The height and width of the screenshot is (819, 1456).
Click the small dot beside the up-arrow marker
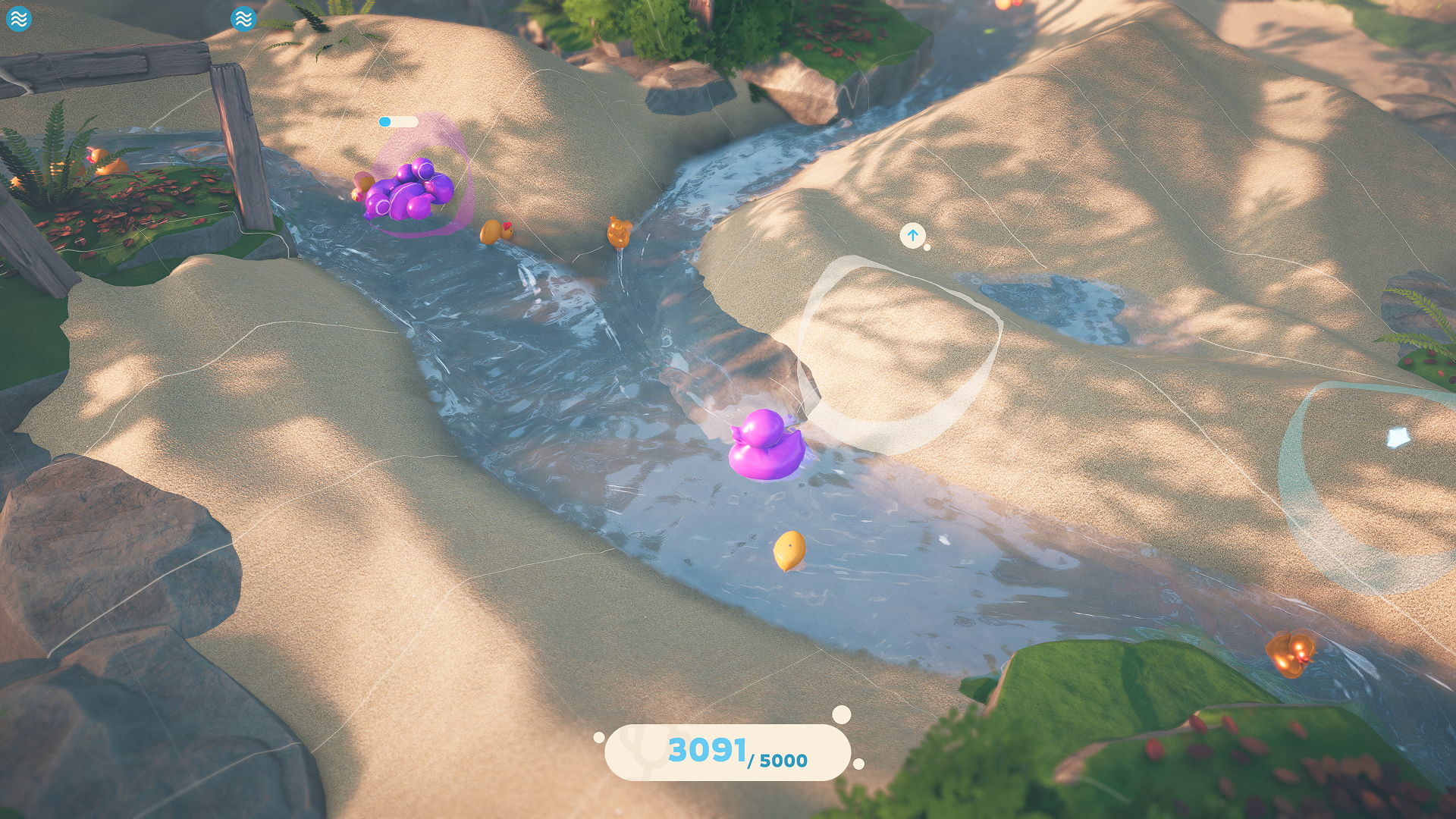click(x=926, y=248)
